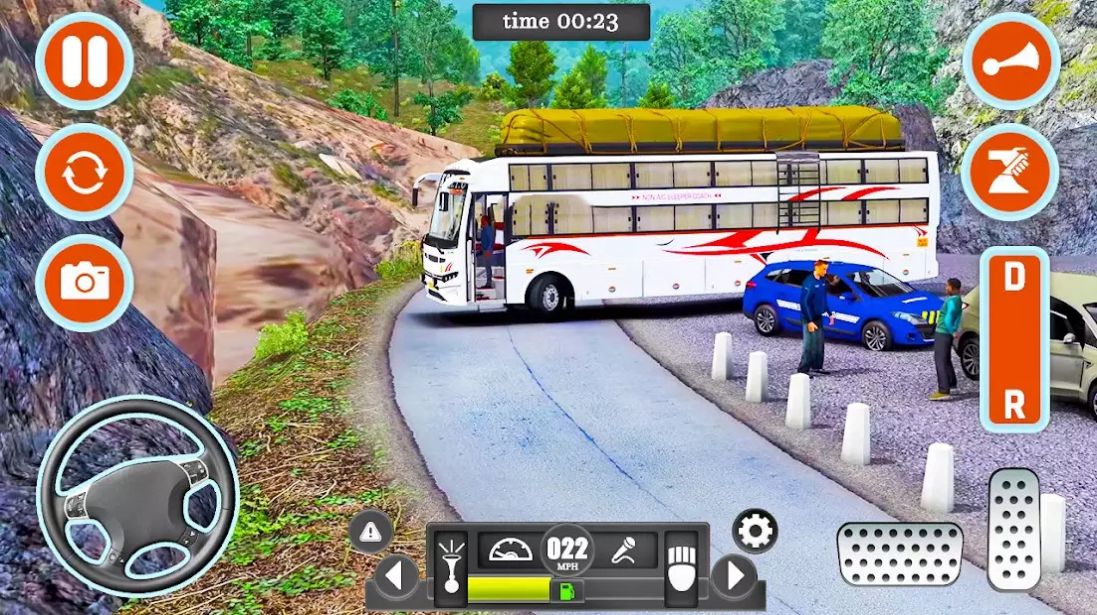Honk the horn with the orange horn button
This screenshot has width=1097, height=615.
coord(1011,62)
